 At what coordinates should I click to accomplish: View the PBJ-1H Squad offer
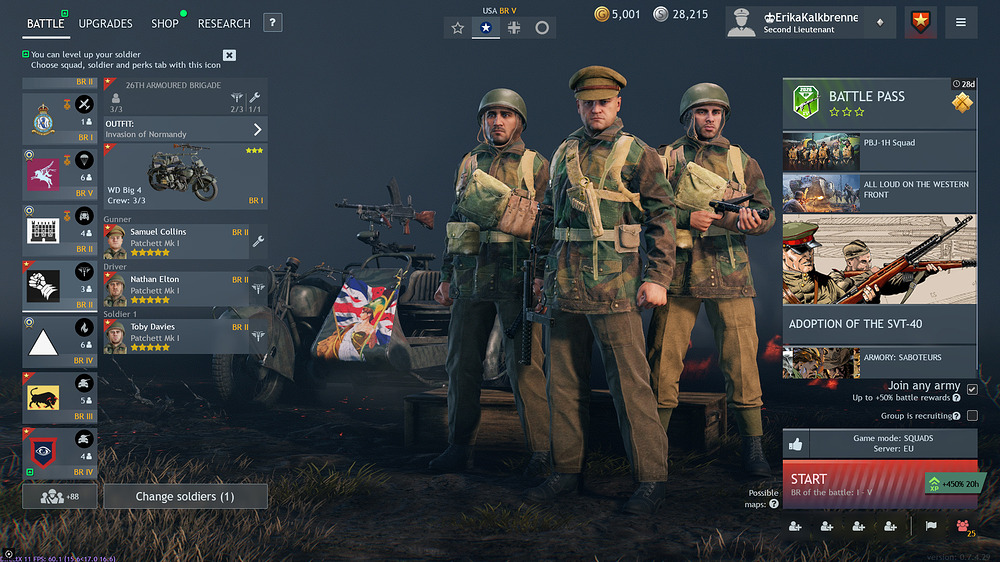click(879, 151)
